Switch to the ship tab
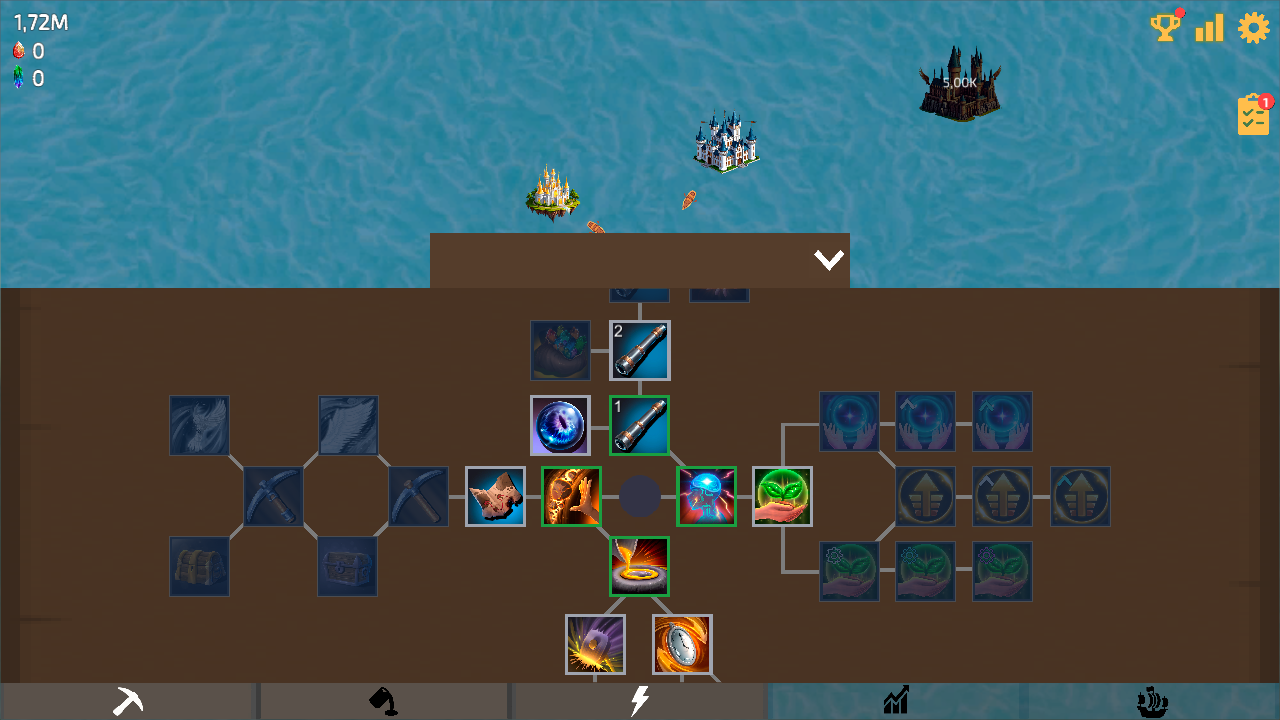 click(x=1150, y=700)
